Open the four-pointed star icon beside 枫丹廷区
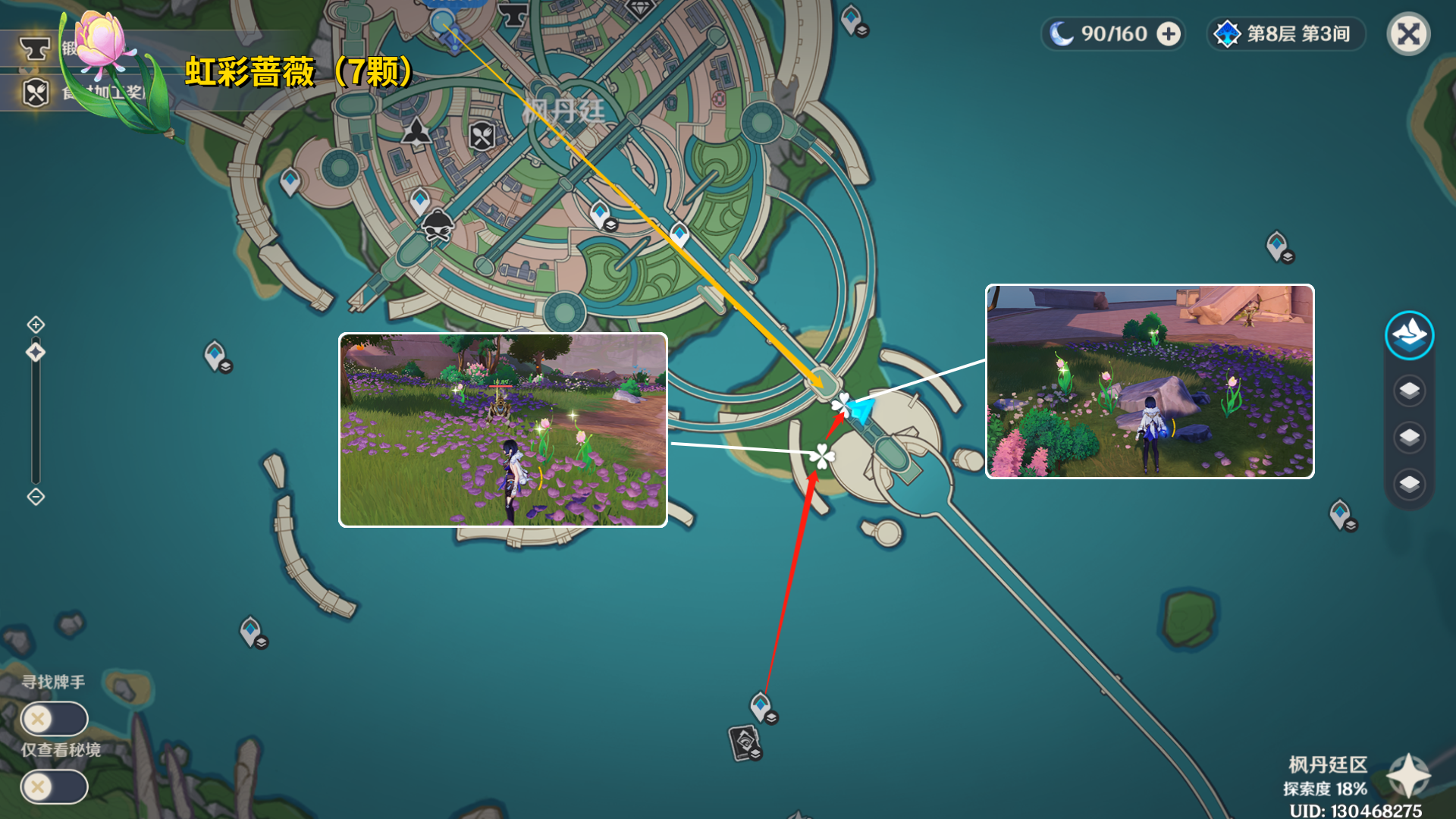 [x=1407, y=775]
